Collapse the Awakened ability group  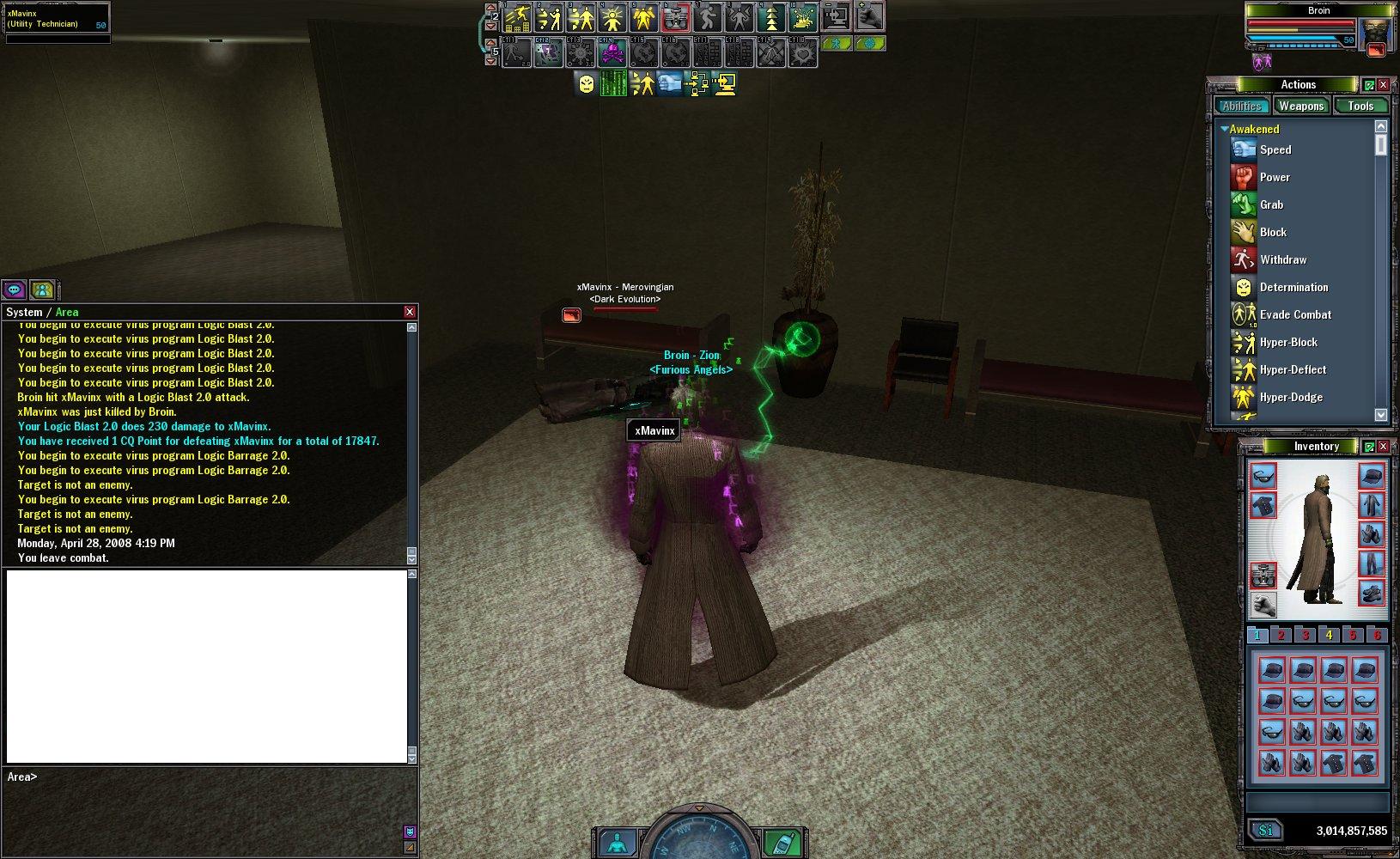pyautogui.click(x=1225, y=129)
